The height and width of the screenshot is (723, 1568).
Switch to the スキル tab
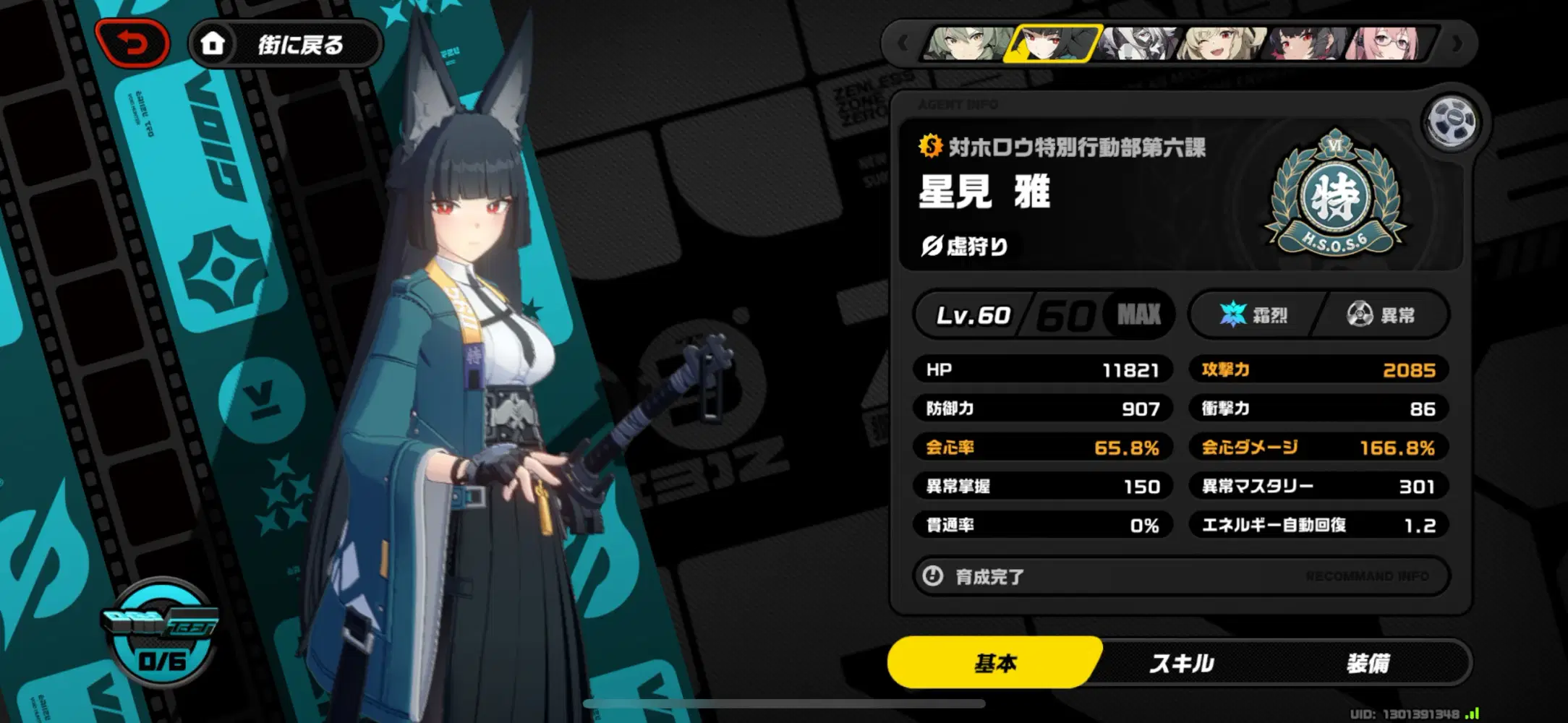[1184, 662]
